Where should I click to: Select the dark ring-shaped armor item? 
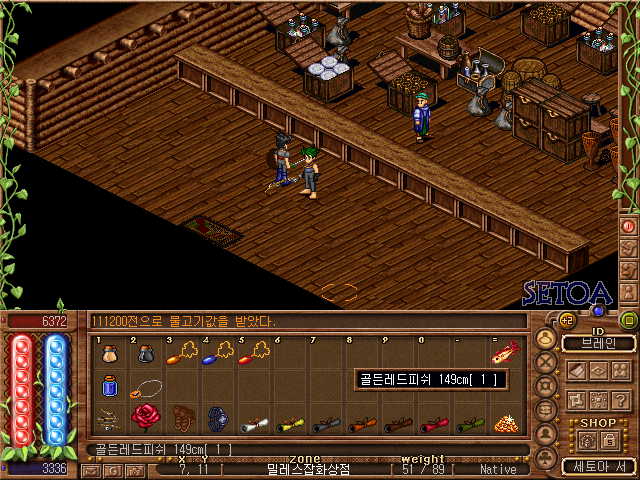219,417
